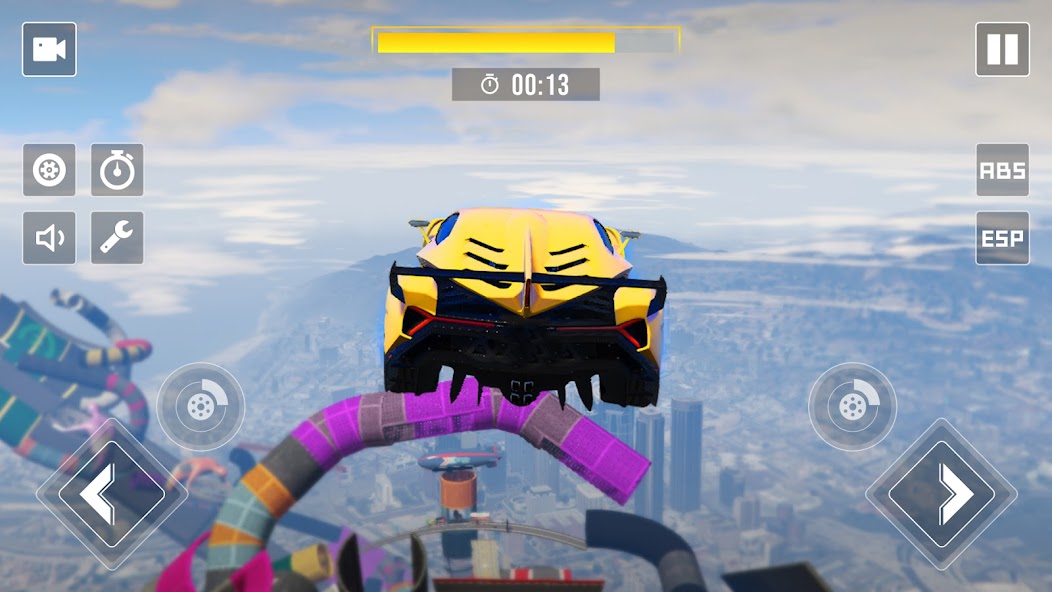The height and width of the screenshot is (592, 1052).
Task: Steer right with the right arrow
Action: [941, 493]
